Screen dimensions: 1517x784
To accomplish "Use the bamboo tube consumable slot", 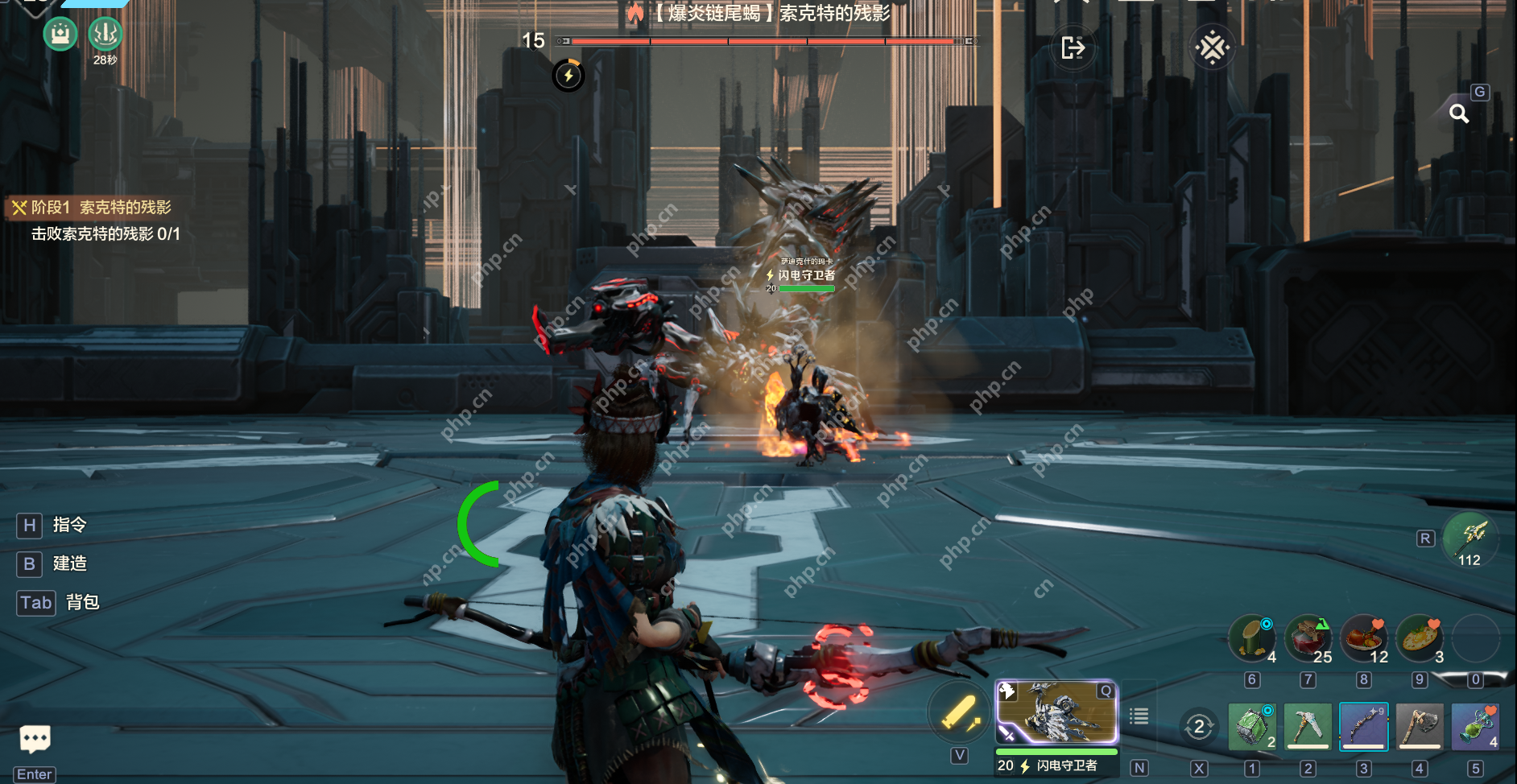I will point(1252,639).
